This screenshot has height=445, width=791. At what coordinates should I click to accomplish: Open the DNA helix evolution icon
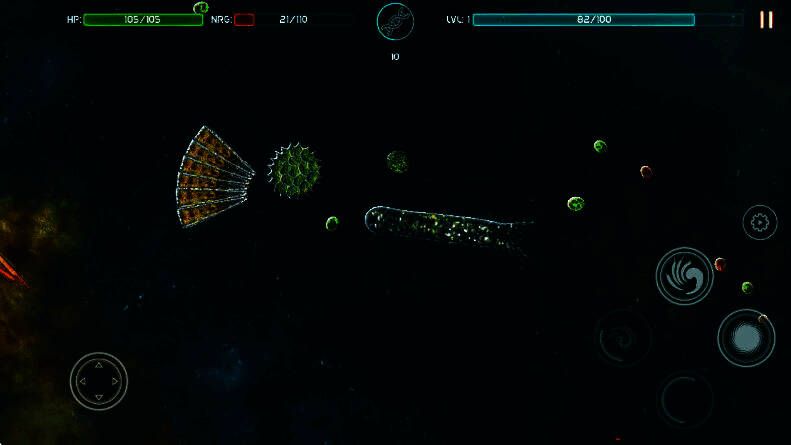tap(395, 22)
